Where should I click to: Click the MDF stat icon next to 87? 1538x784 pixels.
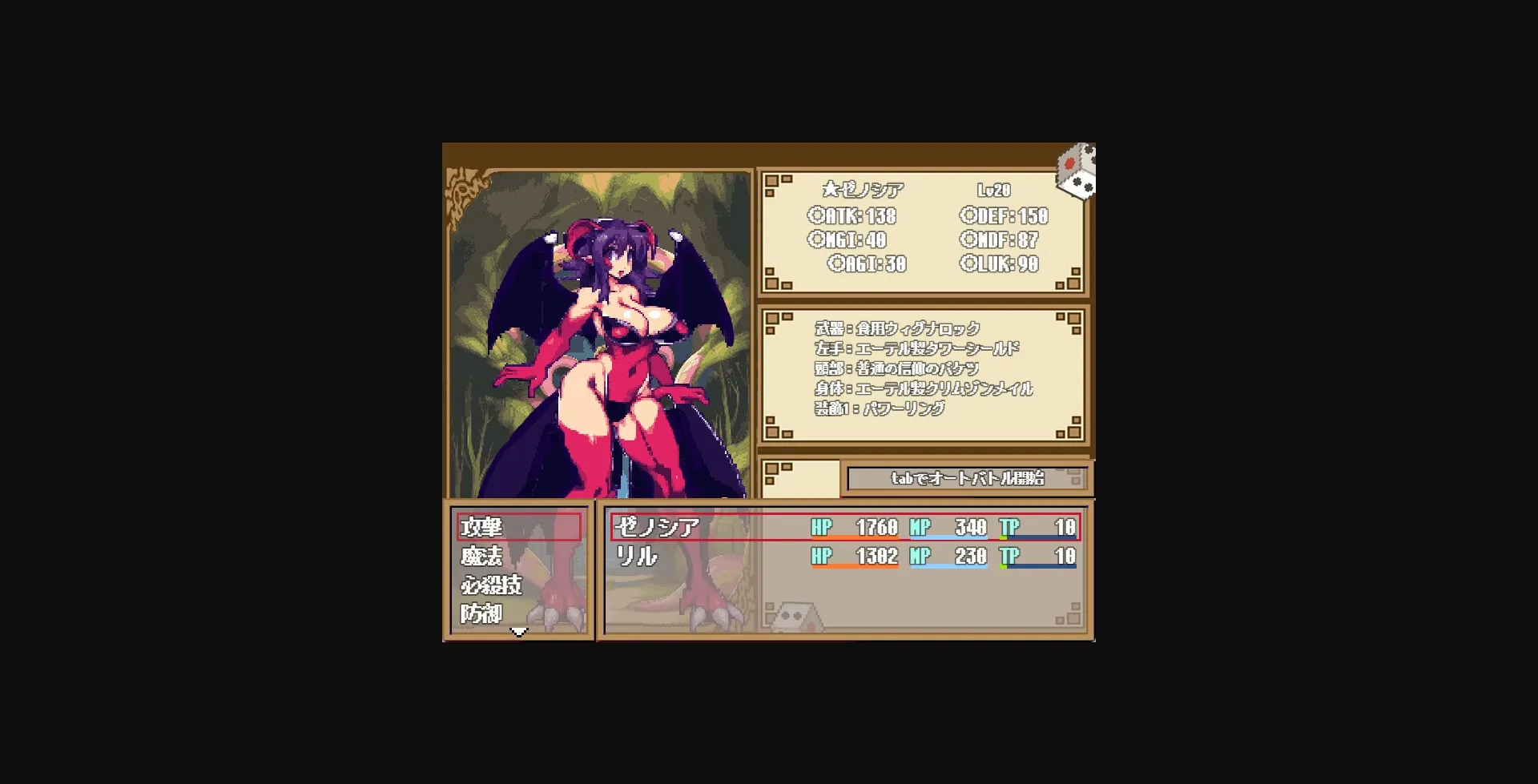pos(967,239)
